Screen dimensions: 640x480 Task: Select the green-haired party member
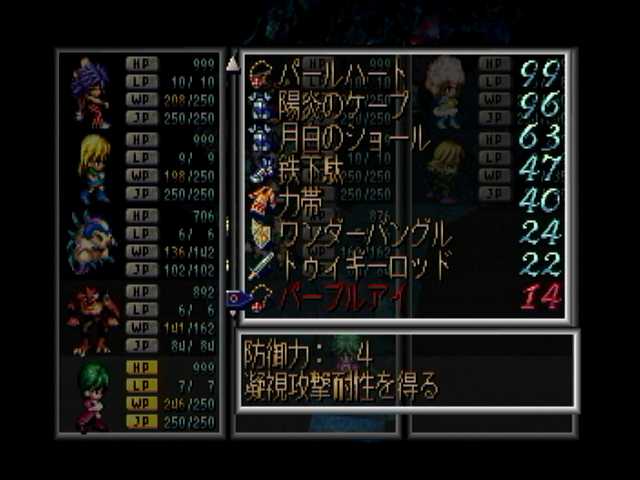93,394
